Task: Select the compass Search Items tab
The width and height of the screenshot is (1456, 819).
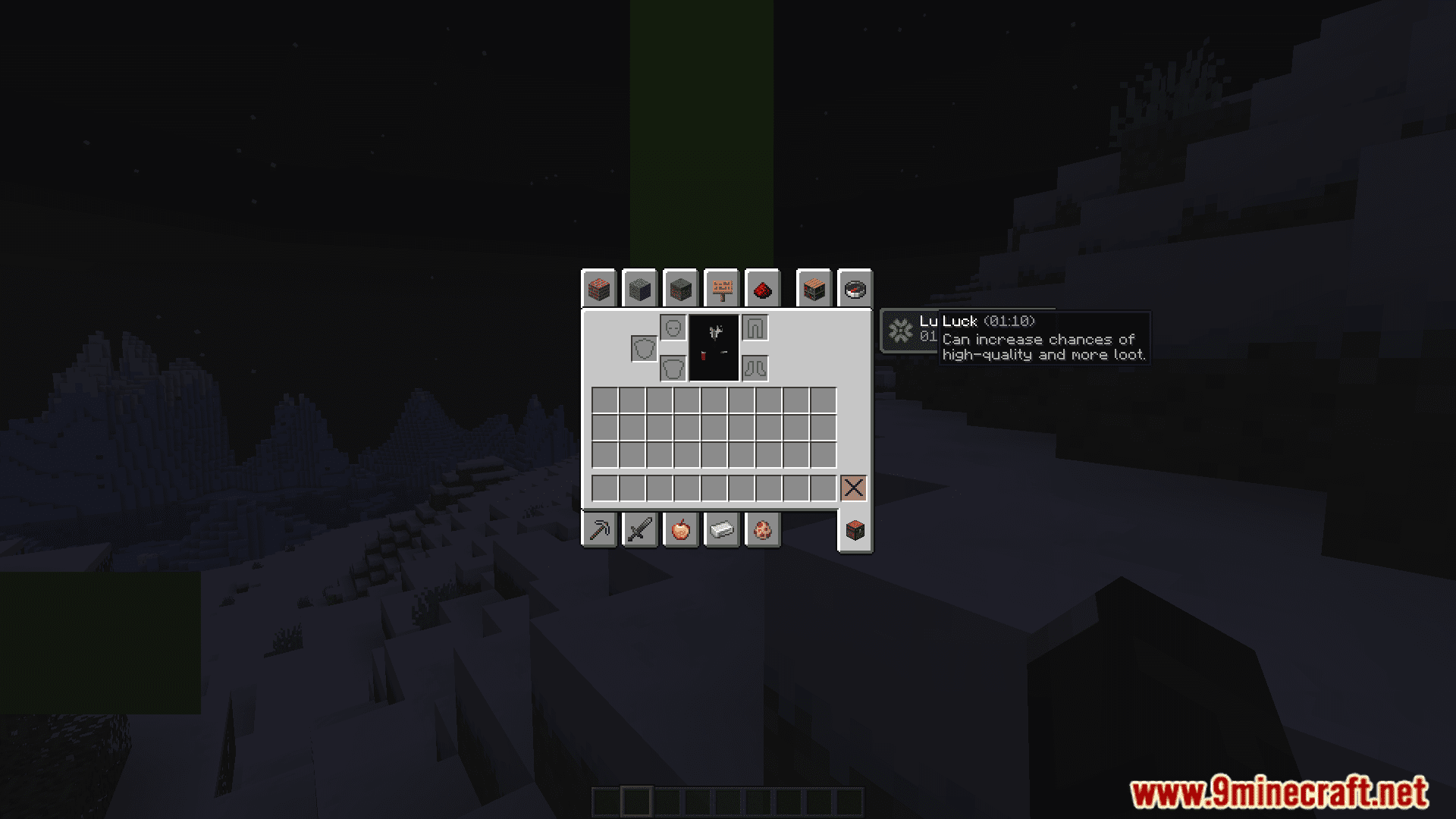Action: point(855,289)
